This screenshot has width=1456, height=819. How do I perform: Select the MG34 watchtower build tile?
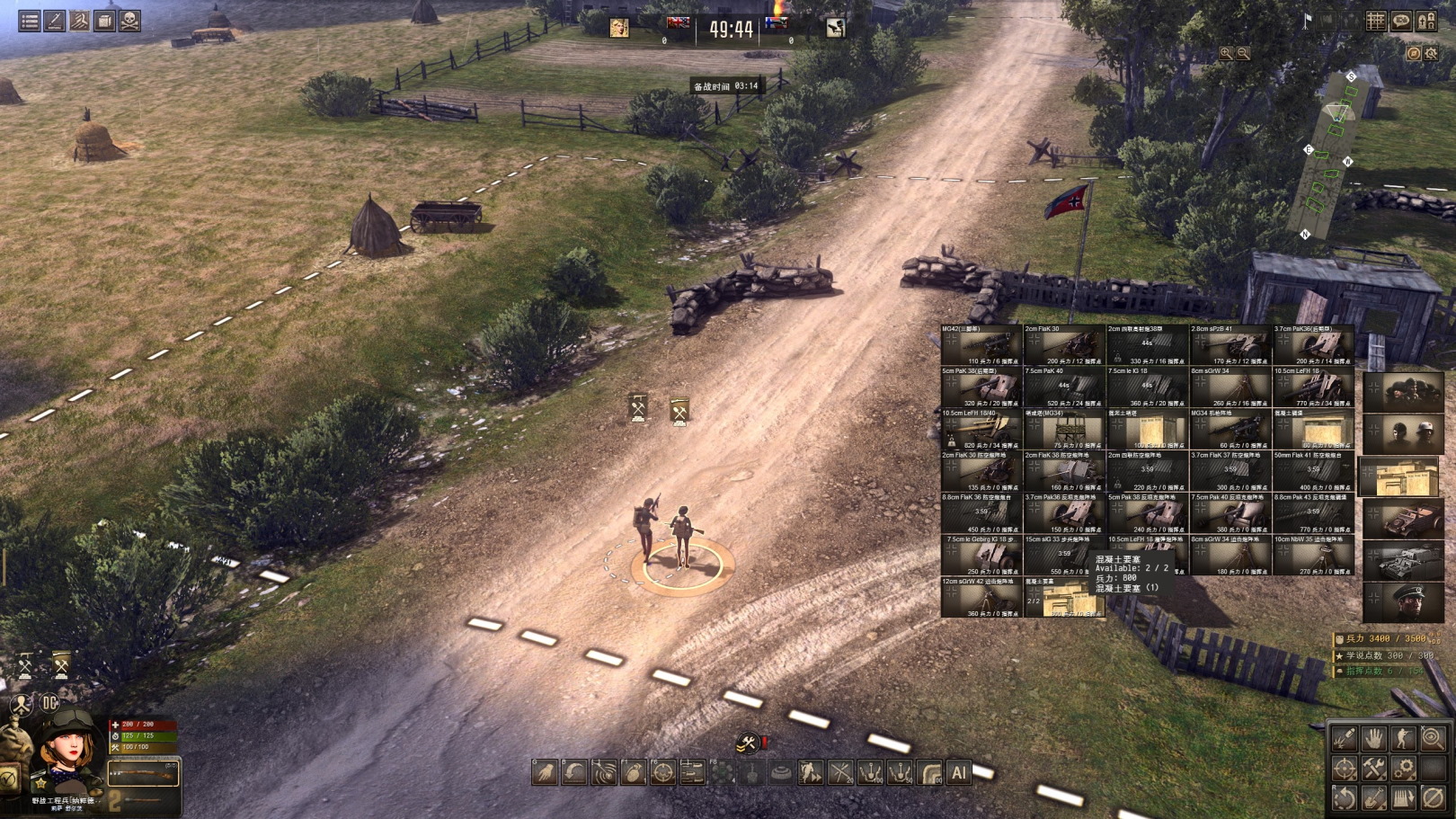click(1064, 429)
